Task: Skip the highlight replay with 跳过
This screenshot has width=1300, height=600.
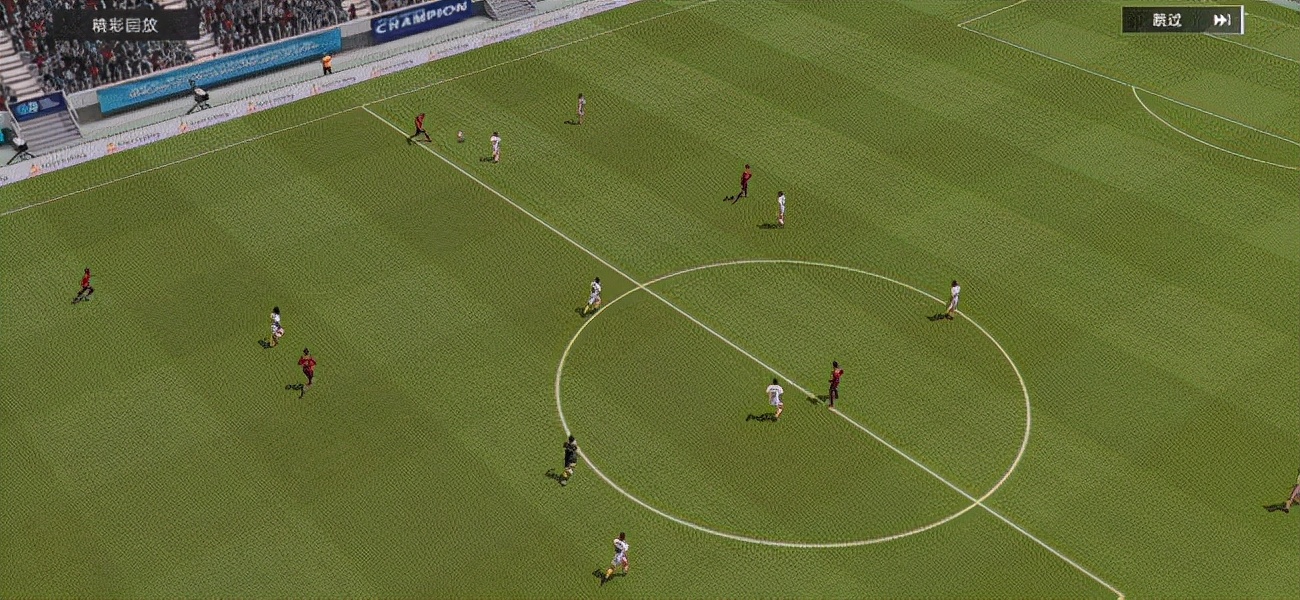Action: tap(1181, 20)
